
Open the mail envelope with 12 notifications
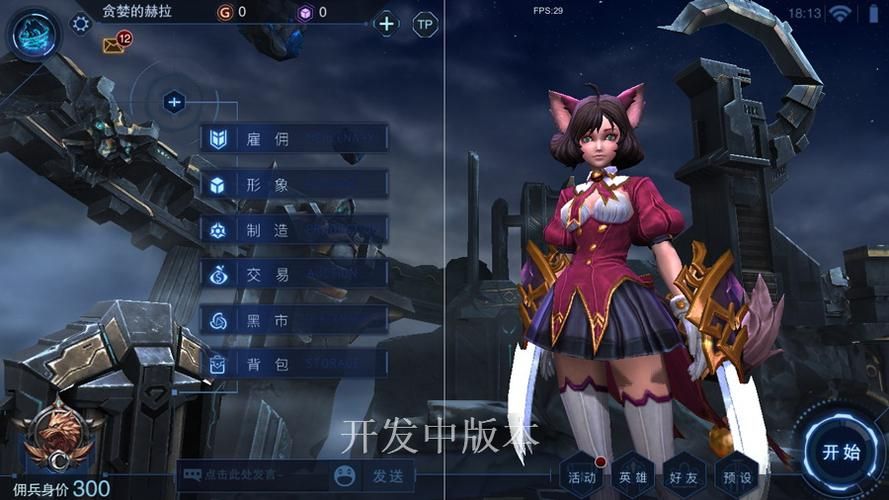[x=114, y=45]
